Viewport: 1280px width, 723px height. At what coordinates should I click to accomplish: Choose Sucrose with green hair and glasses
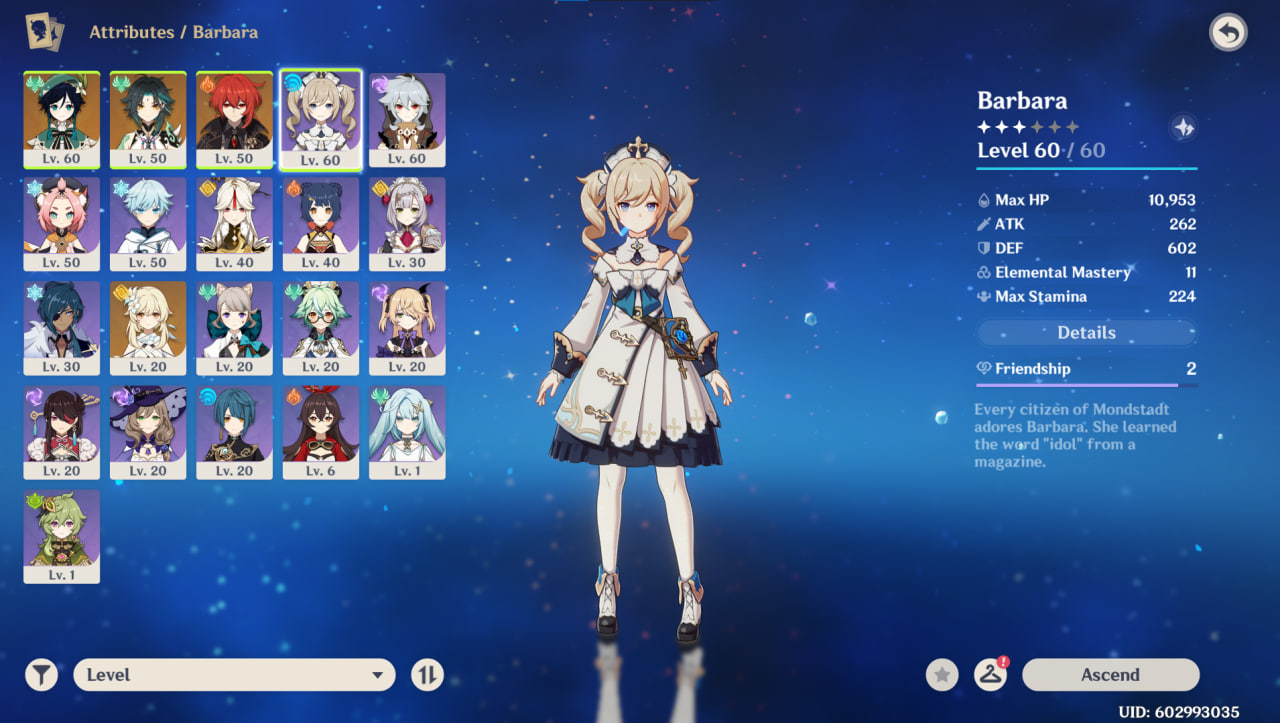click(x=320, y=328)
